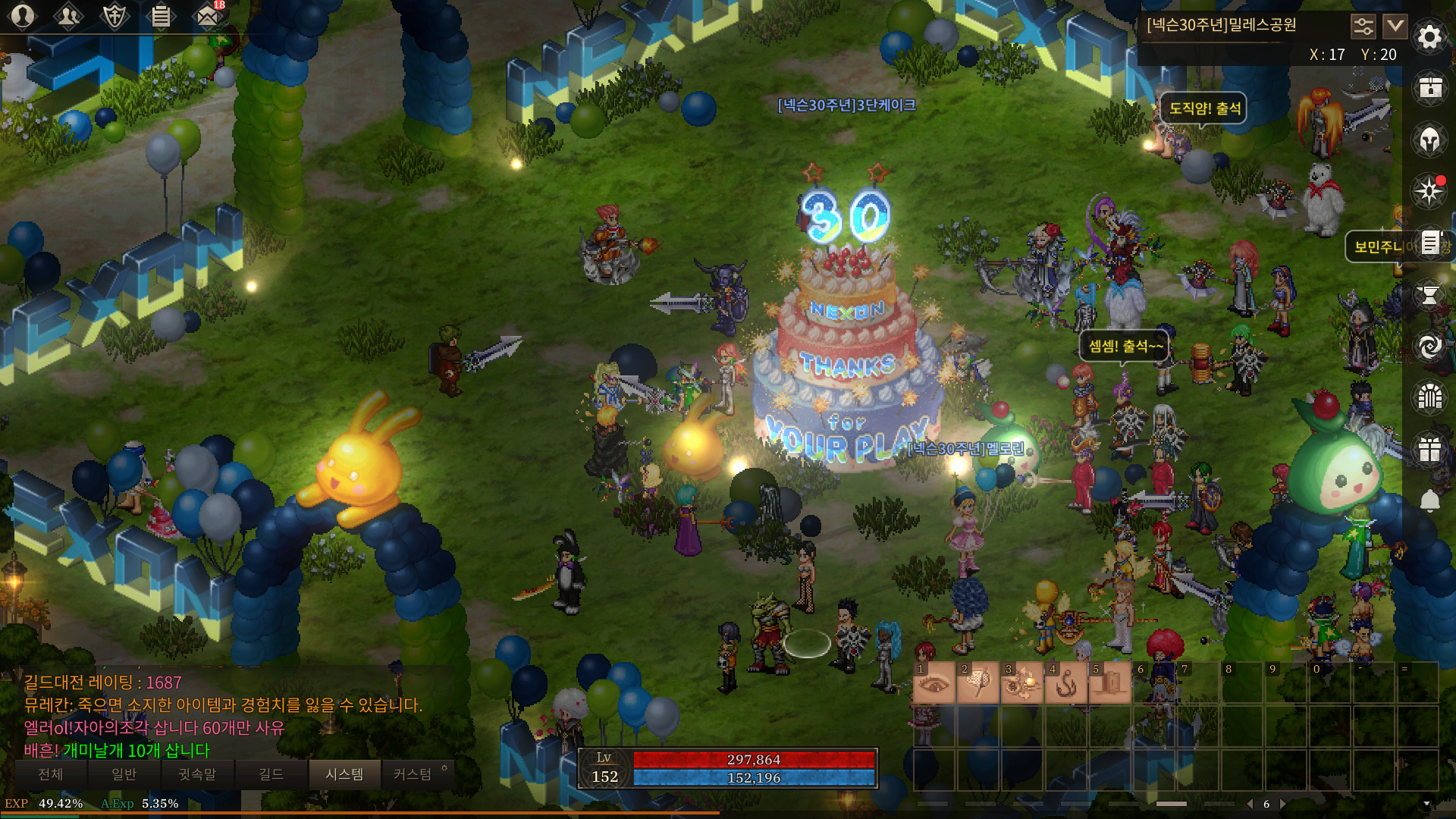
Task: Open the helmet equipment icon
Action: pyautogui.click(x=1429, y=140)
